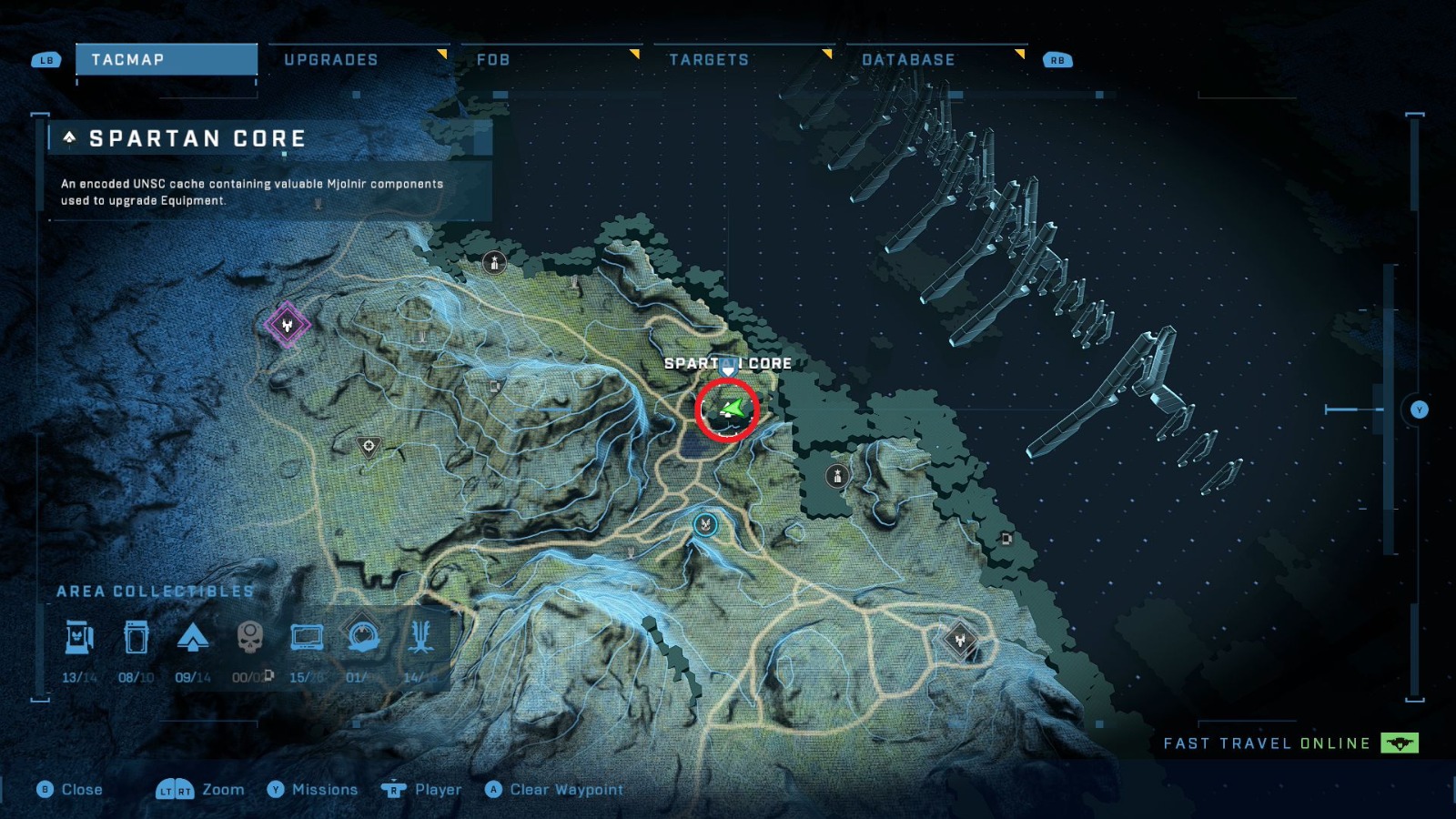The image size is (1456, 819).
Task: Select the Banished outpost diamond marker
Action: tap(959, 640)
